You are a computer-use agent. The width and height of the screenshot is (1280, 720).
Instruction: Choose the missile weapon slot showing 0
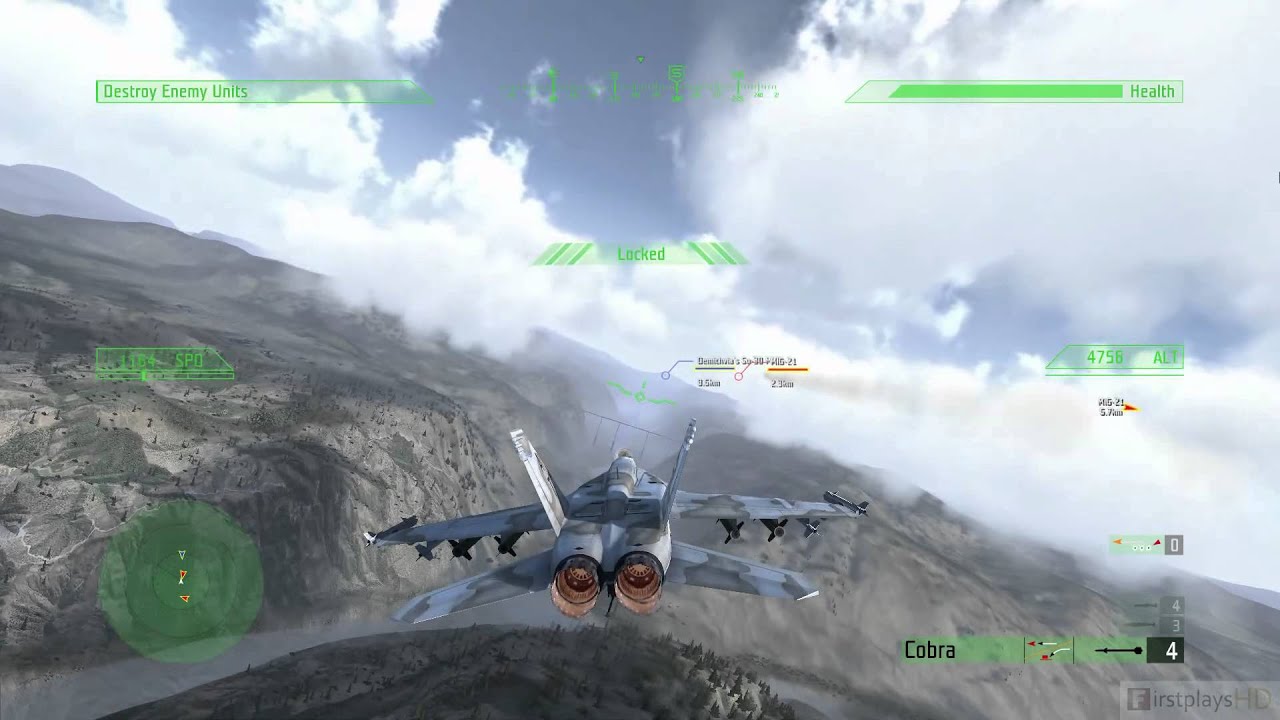pos(1146,545)
